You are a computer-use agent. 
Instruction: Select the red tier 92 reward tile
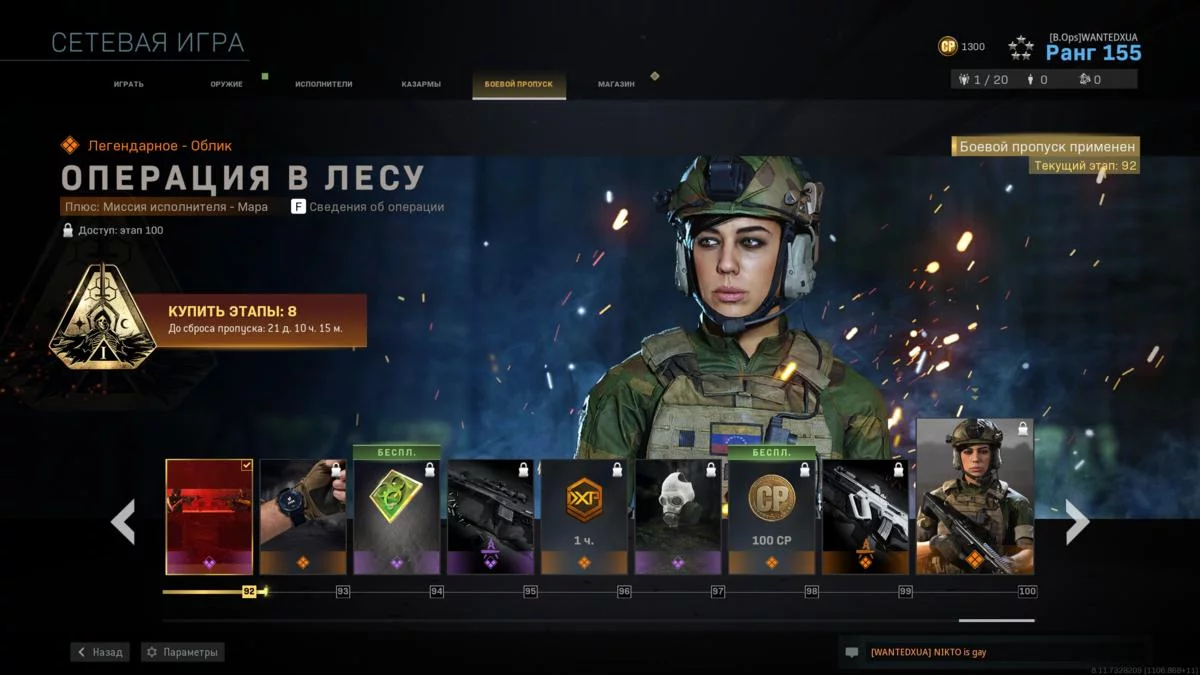[209, 516]
